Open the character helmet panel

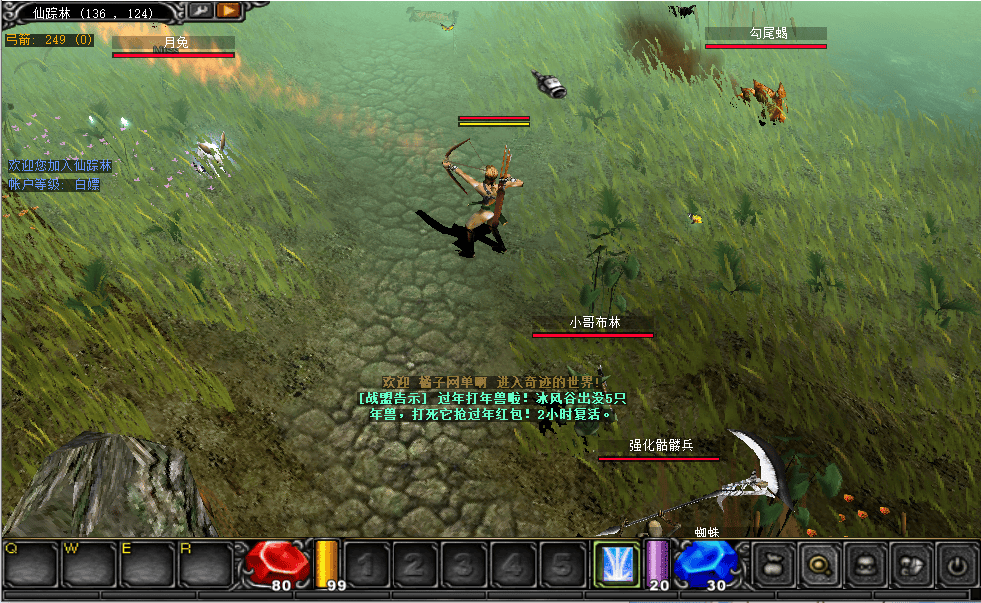864,565
